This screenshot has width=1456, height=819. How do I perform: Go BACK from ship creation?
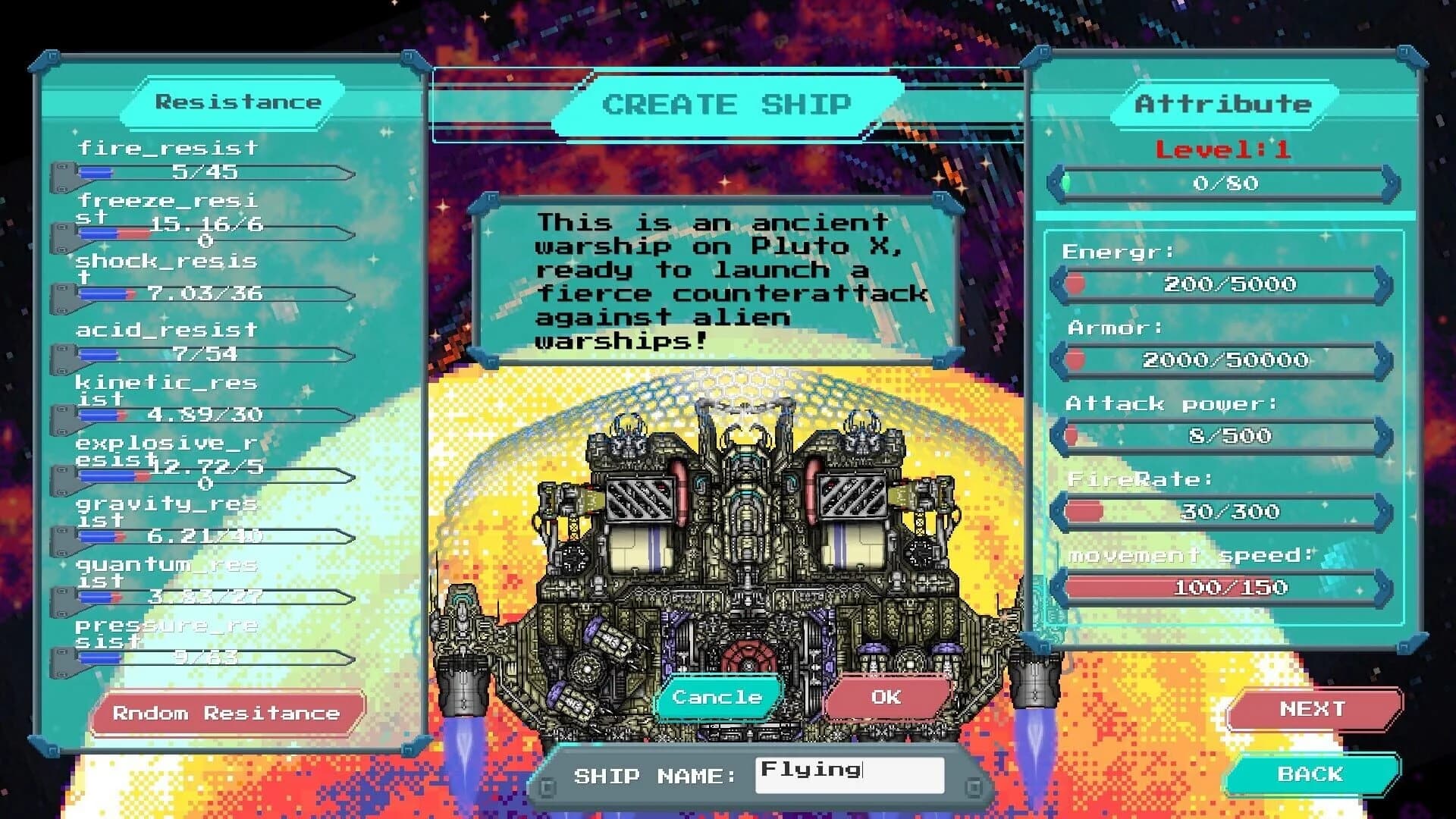click(1313, 774)
